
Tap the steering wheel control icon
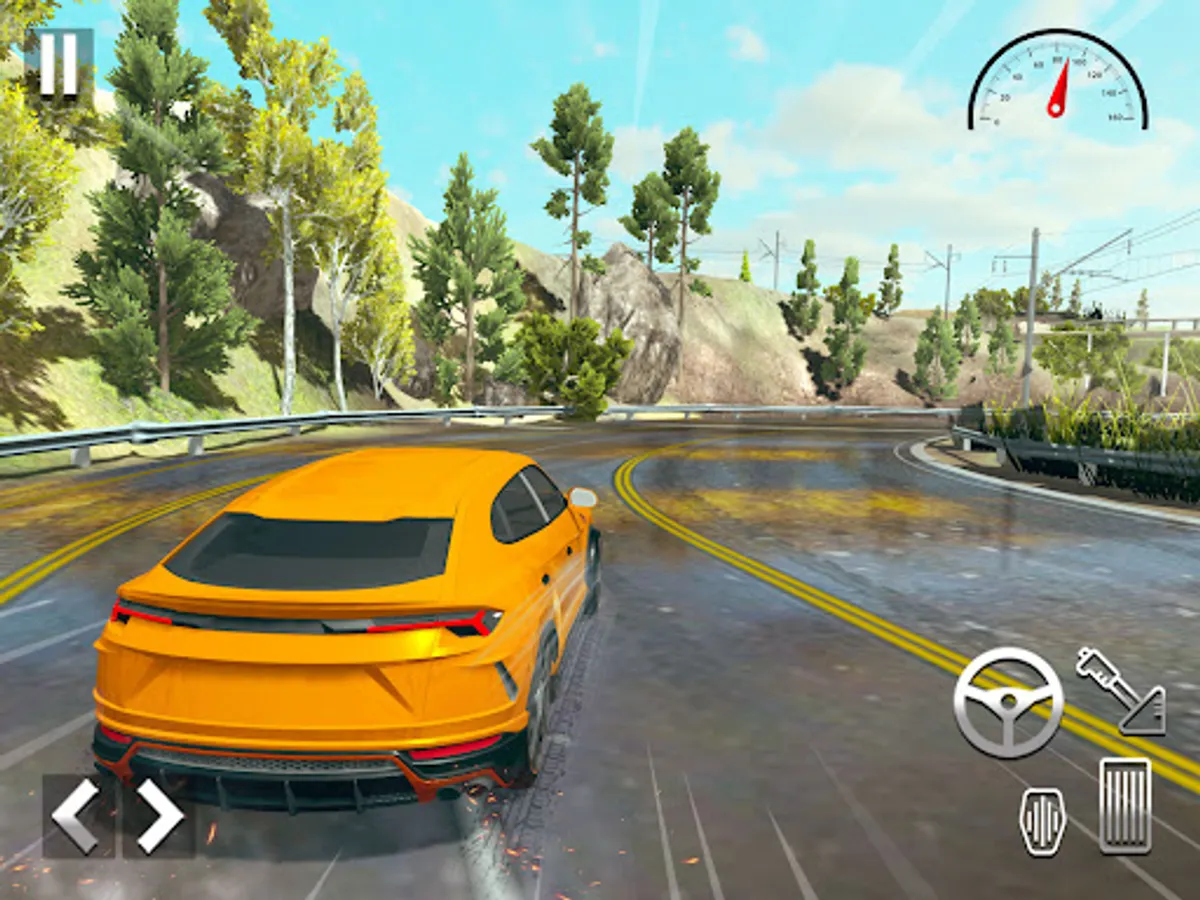[1007, 702]
